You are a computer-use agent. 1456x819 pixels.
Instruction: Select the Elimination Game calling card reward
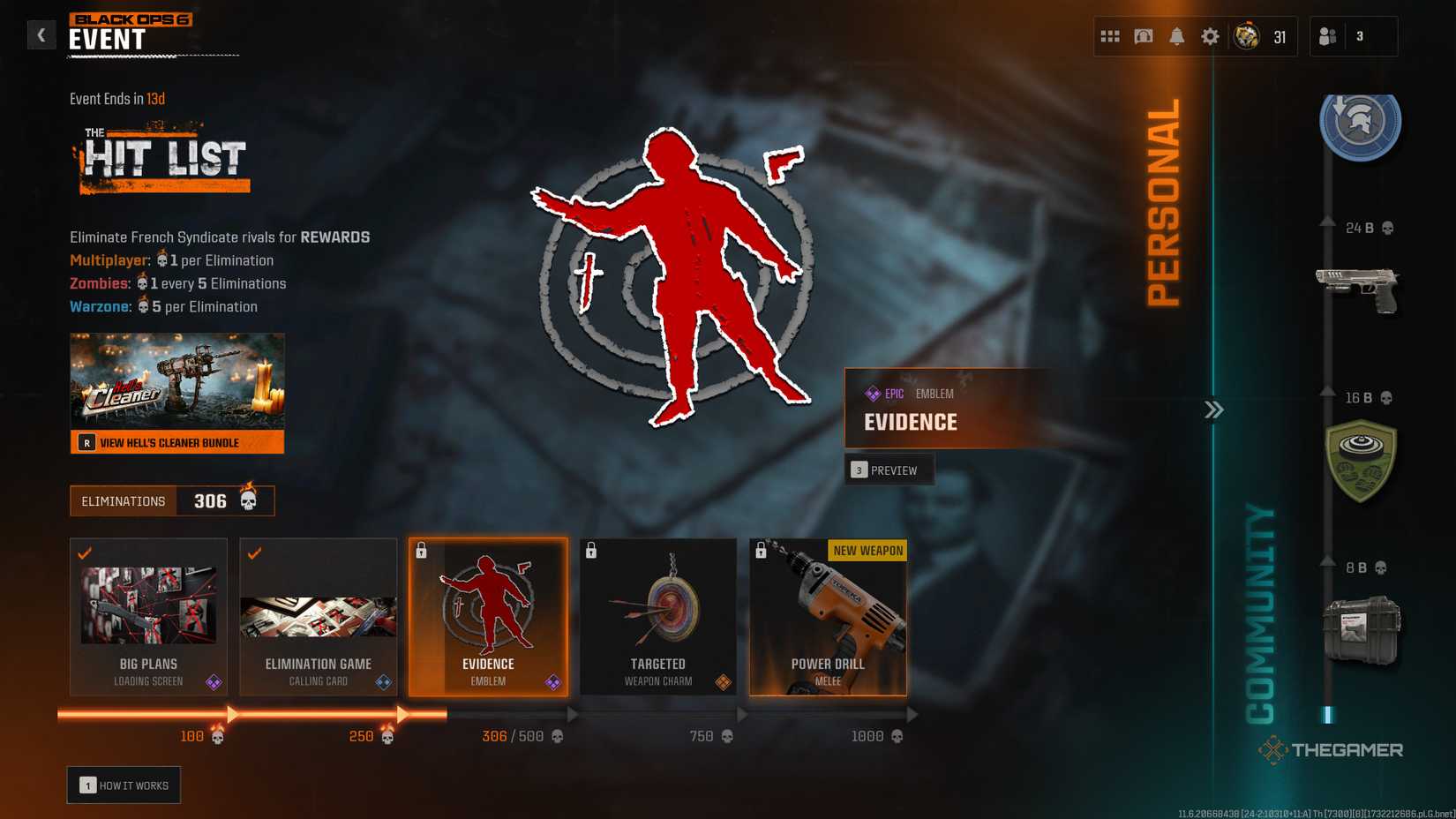point(318,616)
